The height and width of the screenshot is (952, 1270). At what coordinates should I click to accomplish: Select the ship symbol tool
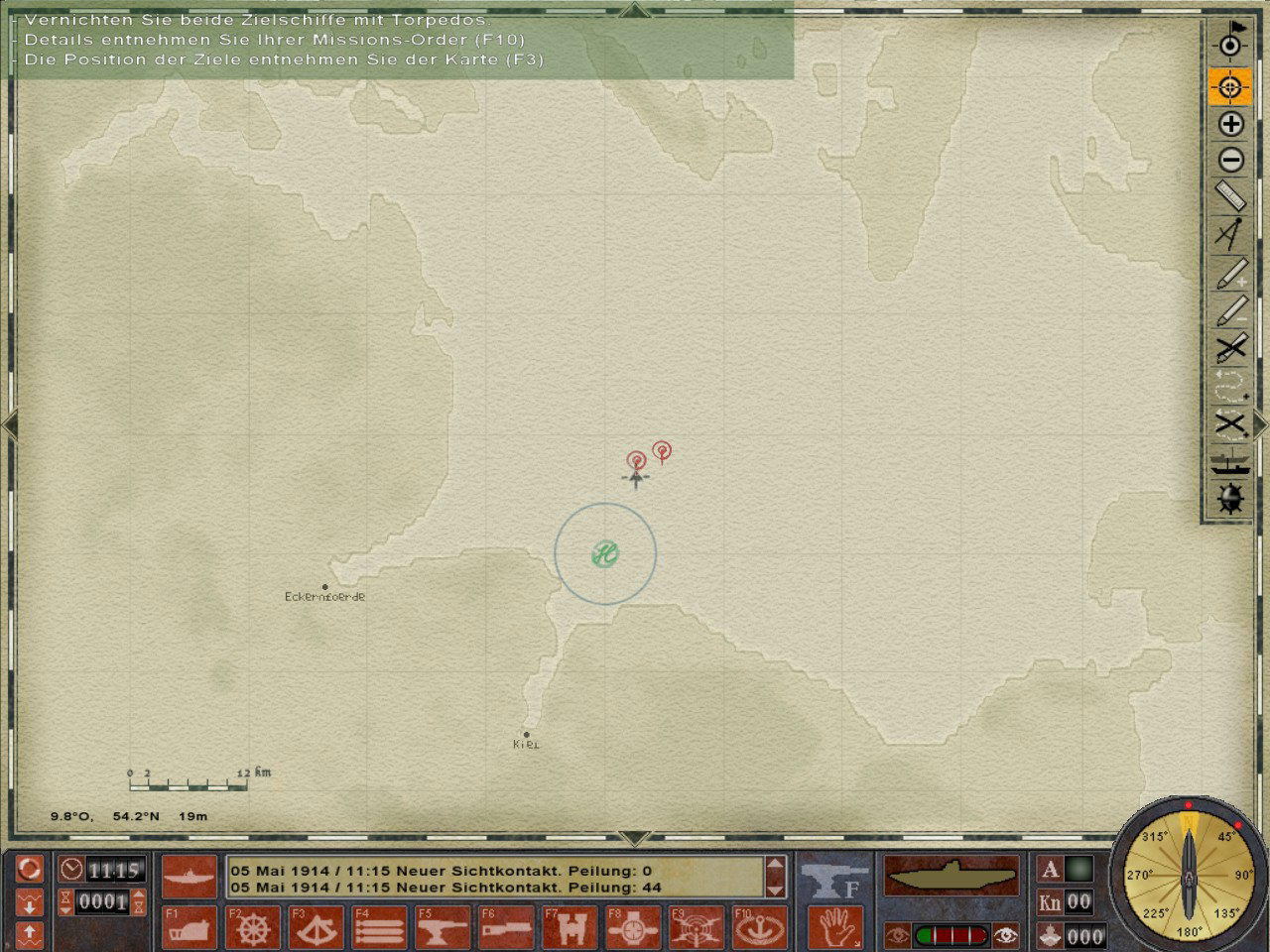pos(1230,461)
